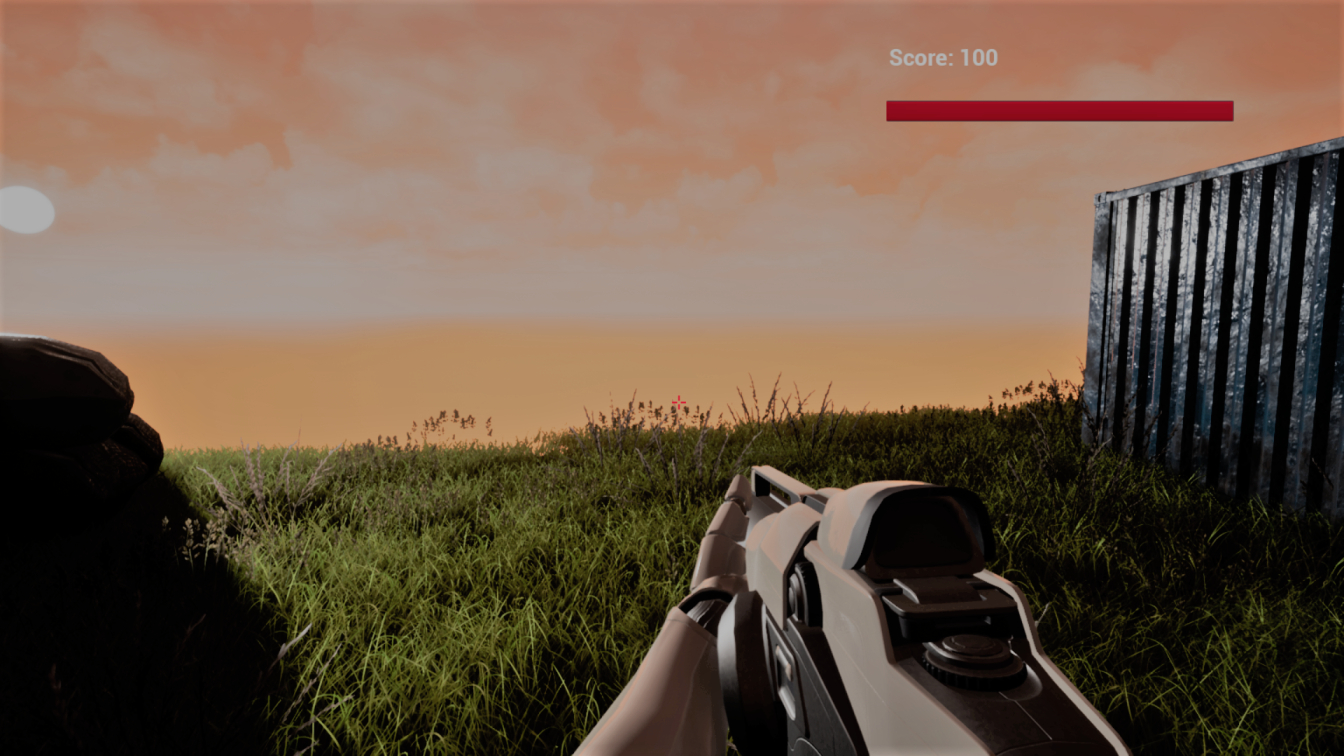Click the number 100 in the score display
Image resolution: width=1344 pixels, height=756 pixels.
click(981, 57)
